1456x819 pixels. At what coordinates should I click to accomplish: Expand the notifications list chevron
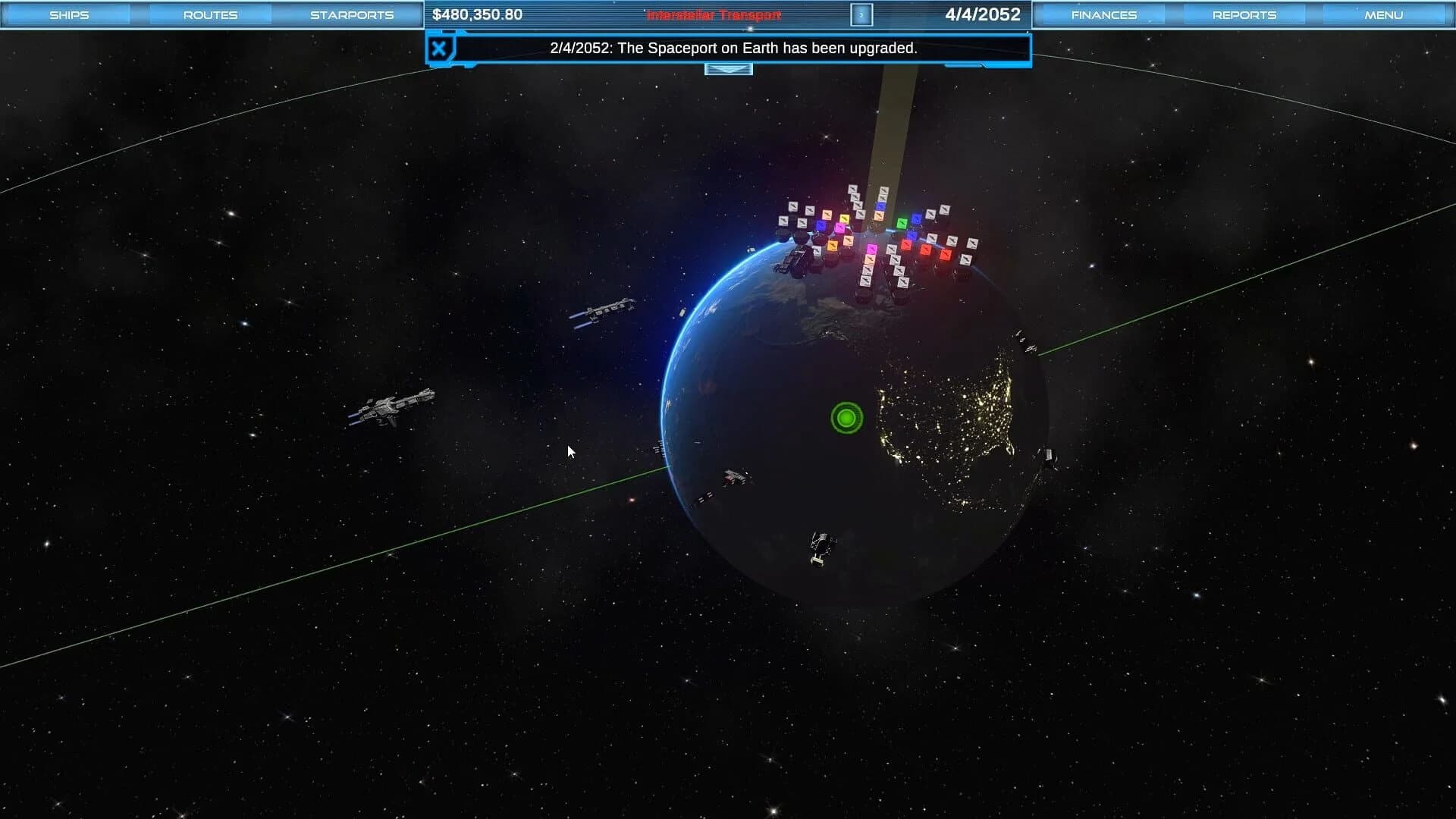(729, 68)
